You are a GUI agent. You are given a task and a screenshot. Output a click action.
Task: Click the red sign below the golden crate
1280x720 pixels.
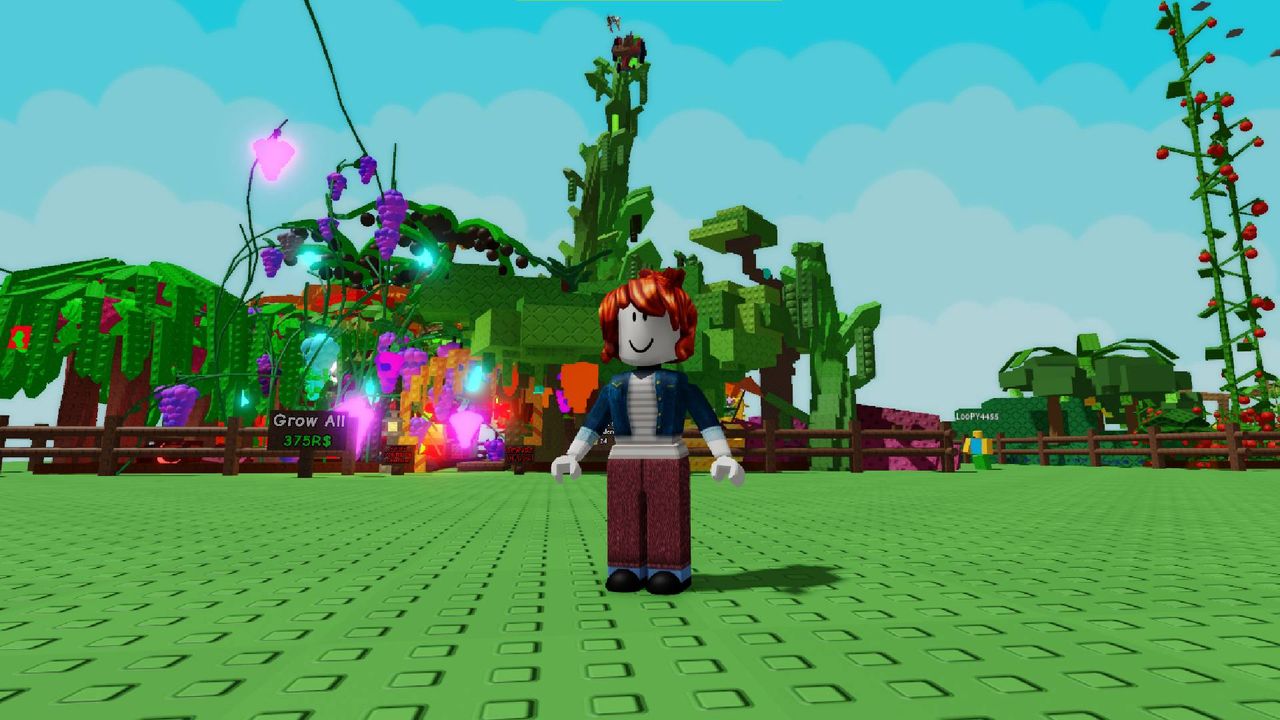pyautogui.click(x=398, y=455)
